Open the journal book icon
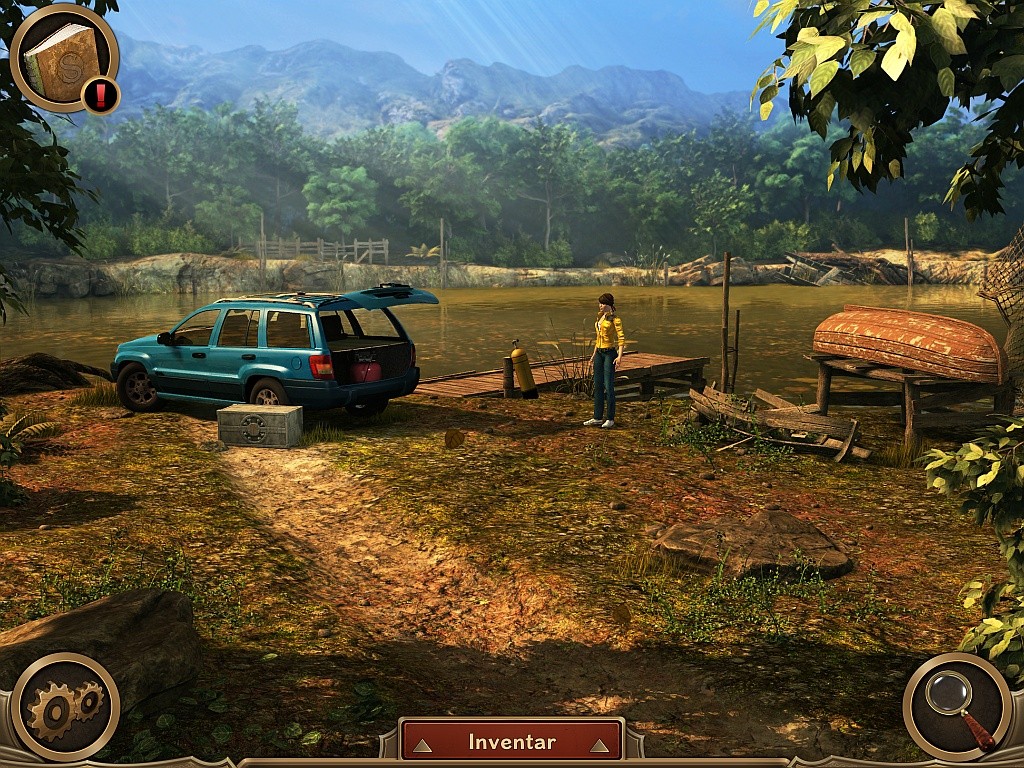 (x=62, y=58)
